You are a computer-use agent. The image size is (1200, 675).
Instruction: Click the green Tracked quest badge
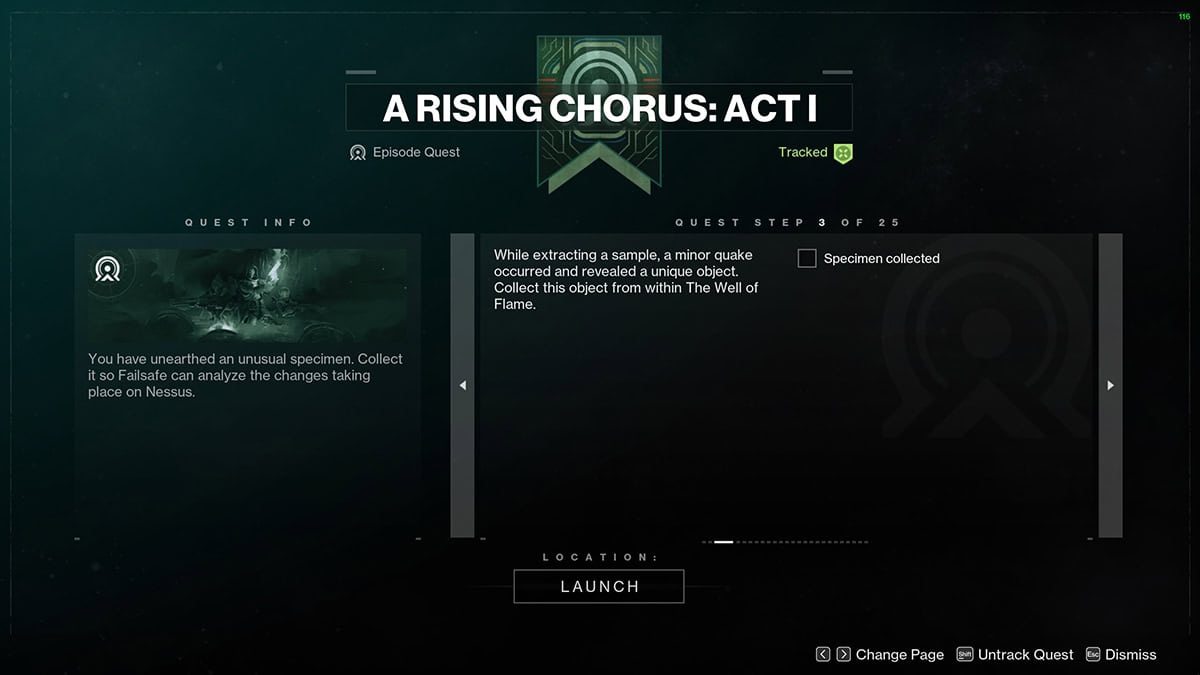click(843, 153)
